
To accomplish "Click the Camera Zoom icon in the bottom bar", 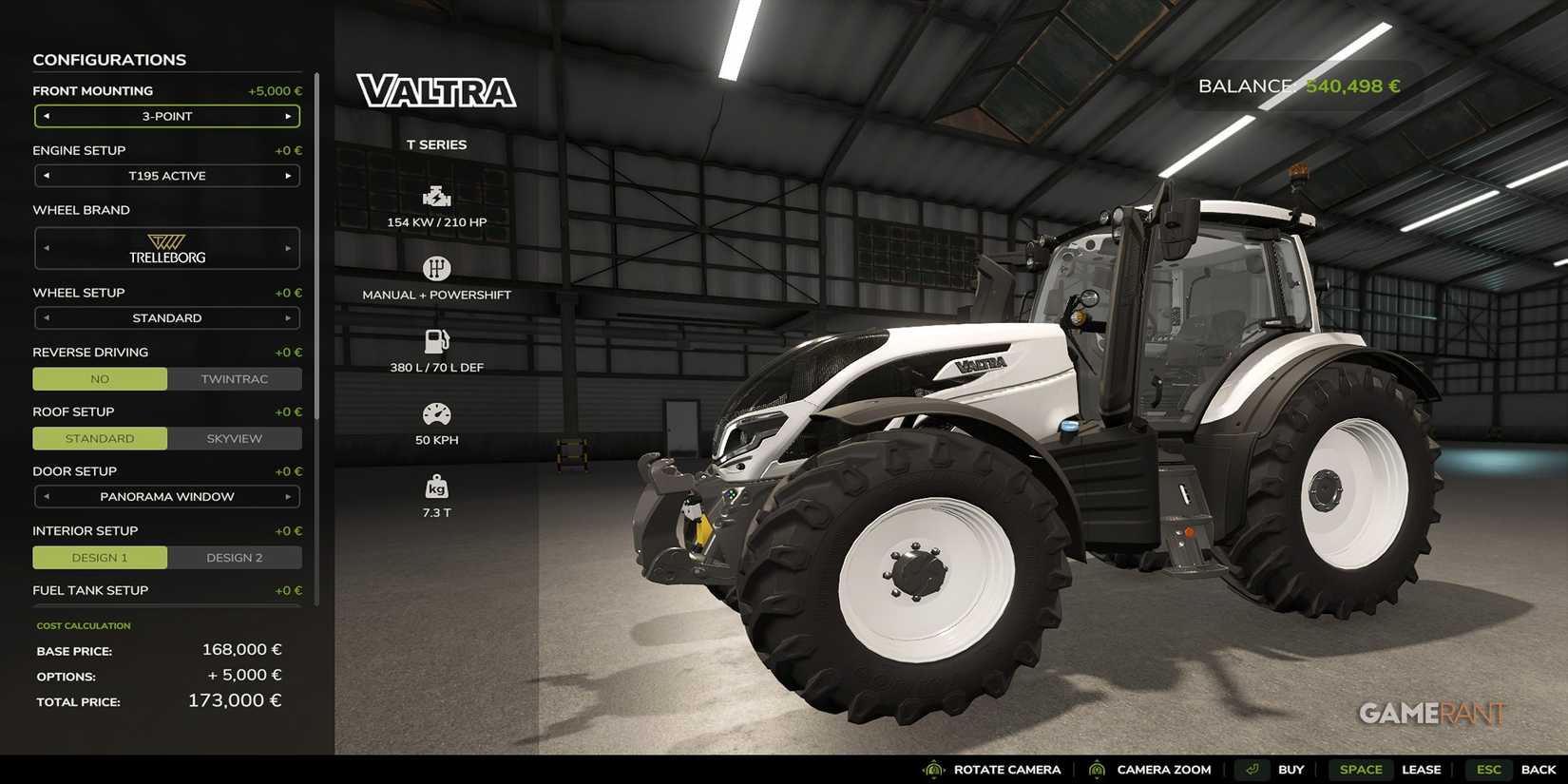I will (x=1098, y=770).
